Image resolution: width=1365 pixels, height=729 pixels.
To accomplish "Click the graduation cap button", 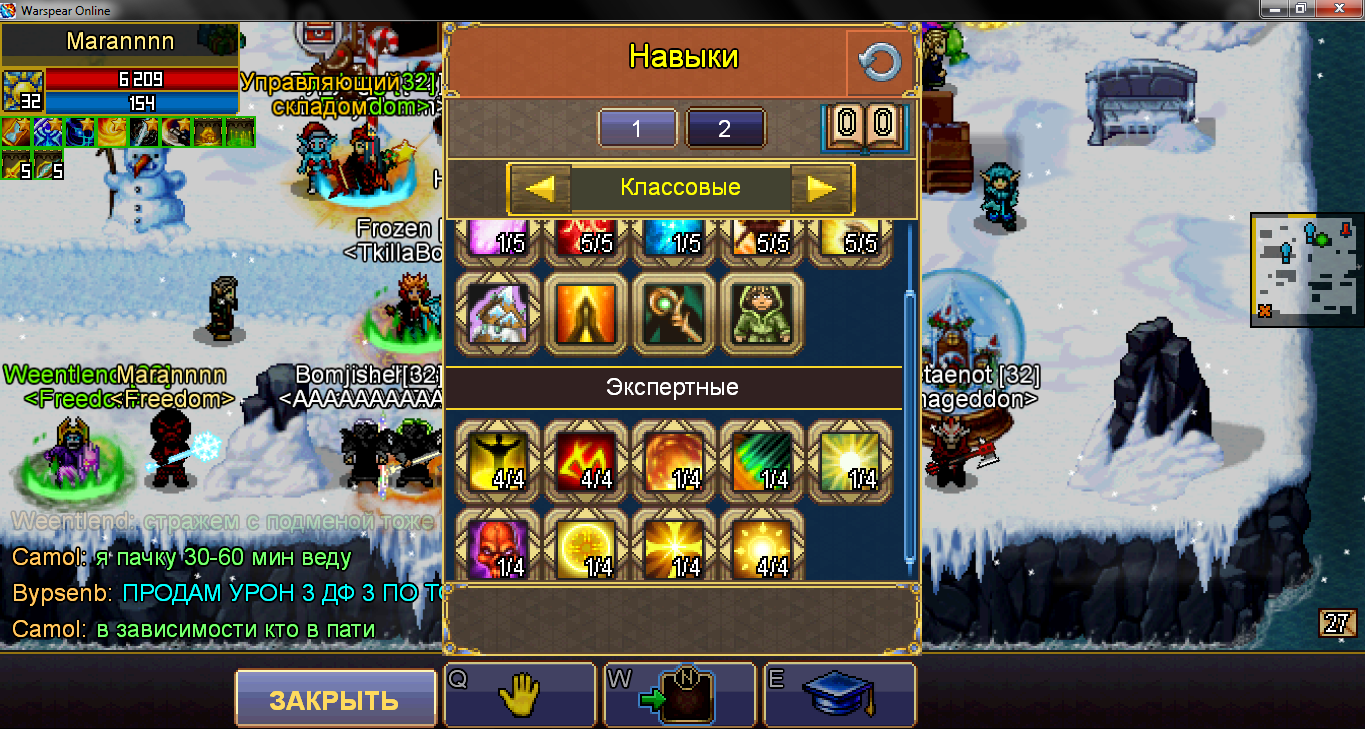I will pos(840,694).
